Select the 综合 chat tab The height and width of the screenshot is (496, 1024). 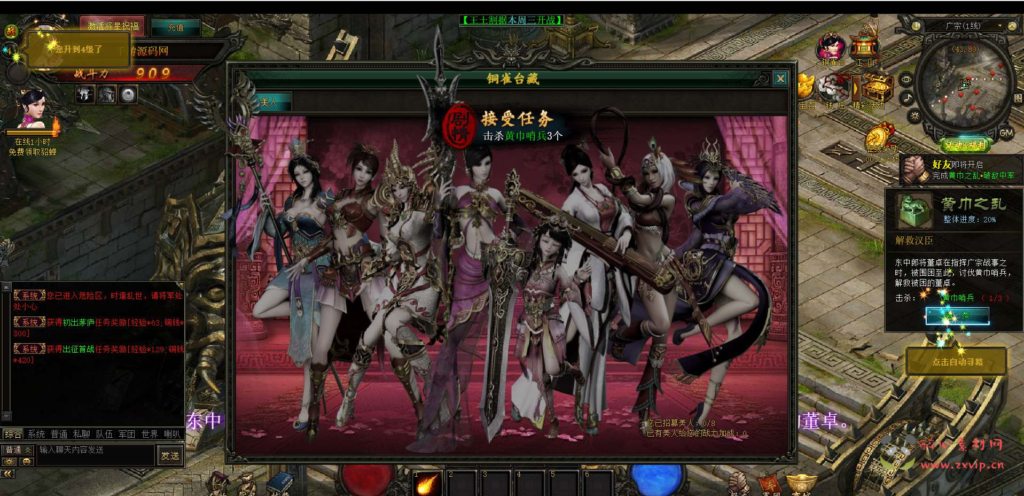[x=13, y=434]
